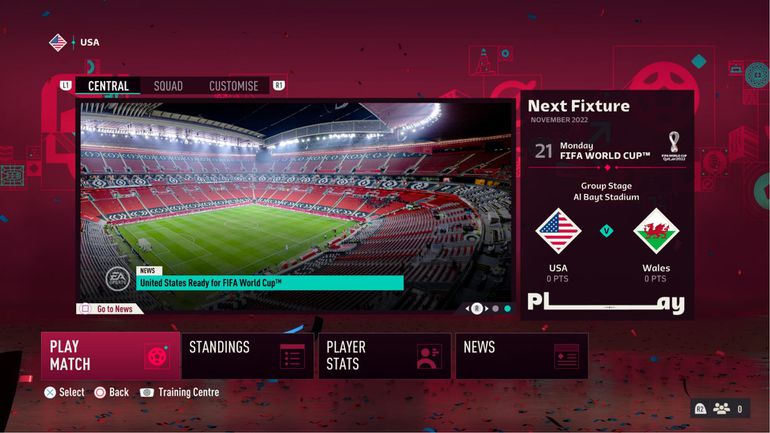
Task: Open the Standings tile
Action: pyautogui.click(x=247, y=355)
